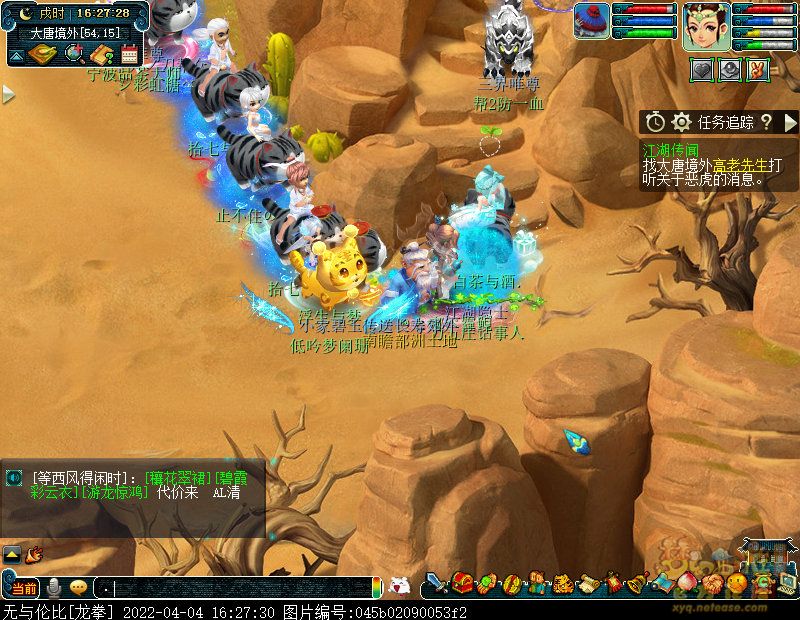Open the help book with question mark
The height and width of the screenshot is (620, 800).
[x=101, y=54]
